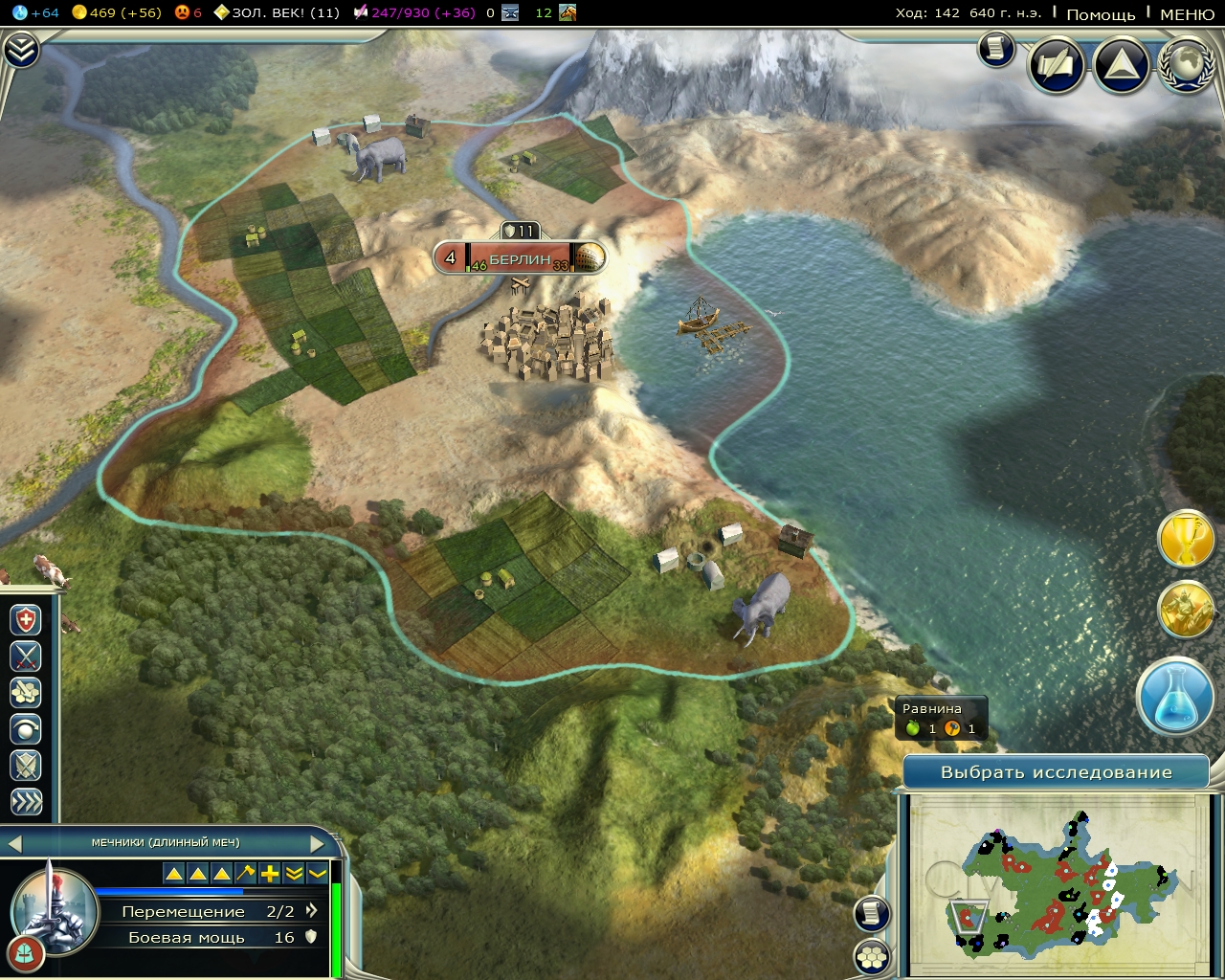The image size is (1225, 980).
Task: Click the sleep chevron toggle in the unit panel
Action: [x=316, y=874]
